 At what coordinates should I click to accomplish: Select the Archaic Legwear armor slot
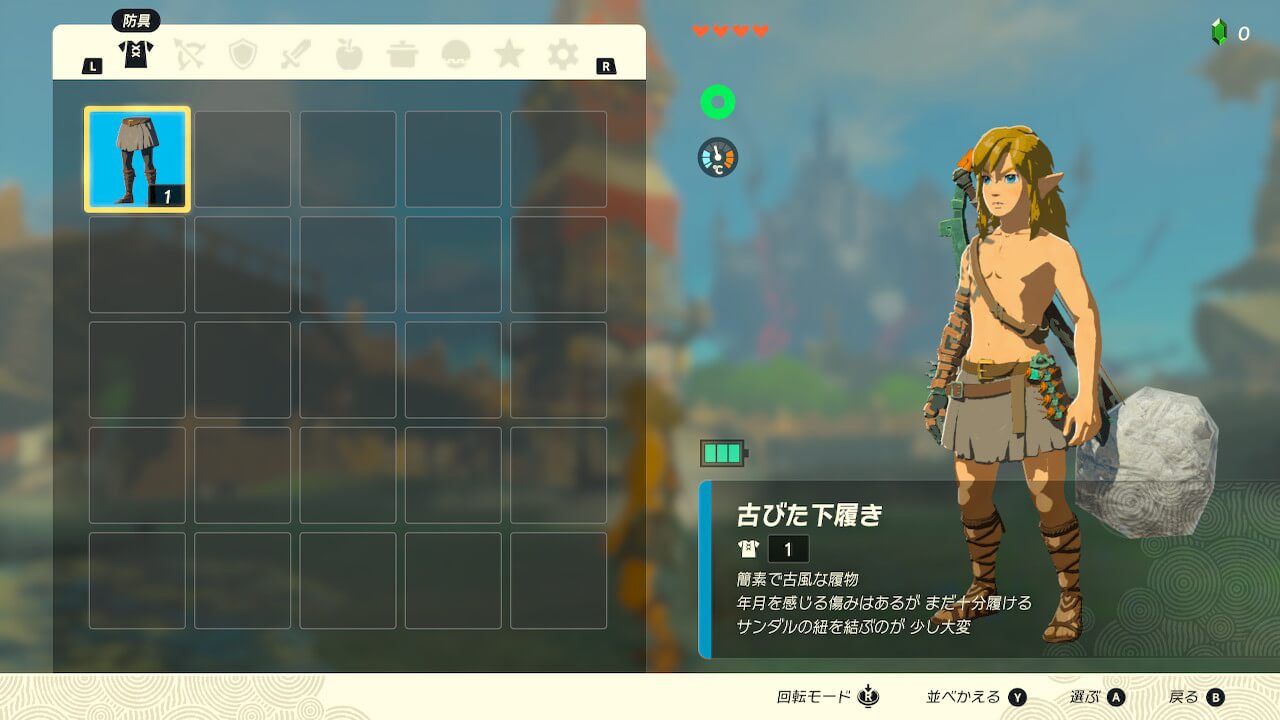[x=137, y=159]
